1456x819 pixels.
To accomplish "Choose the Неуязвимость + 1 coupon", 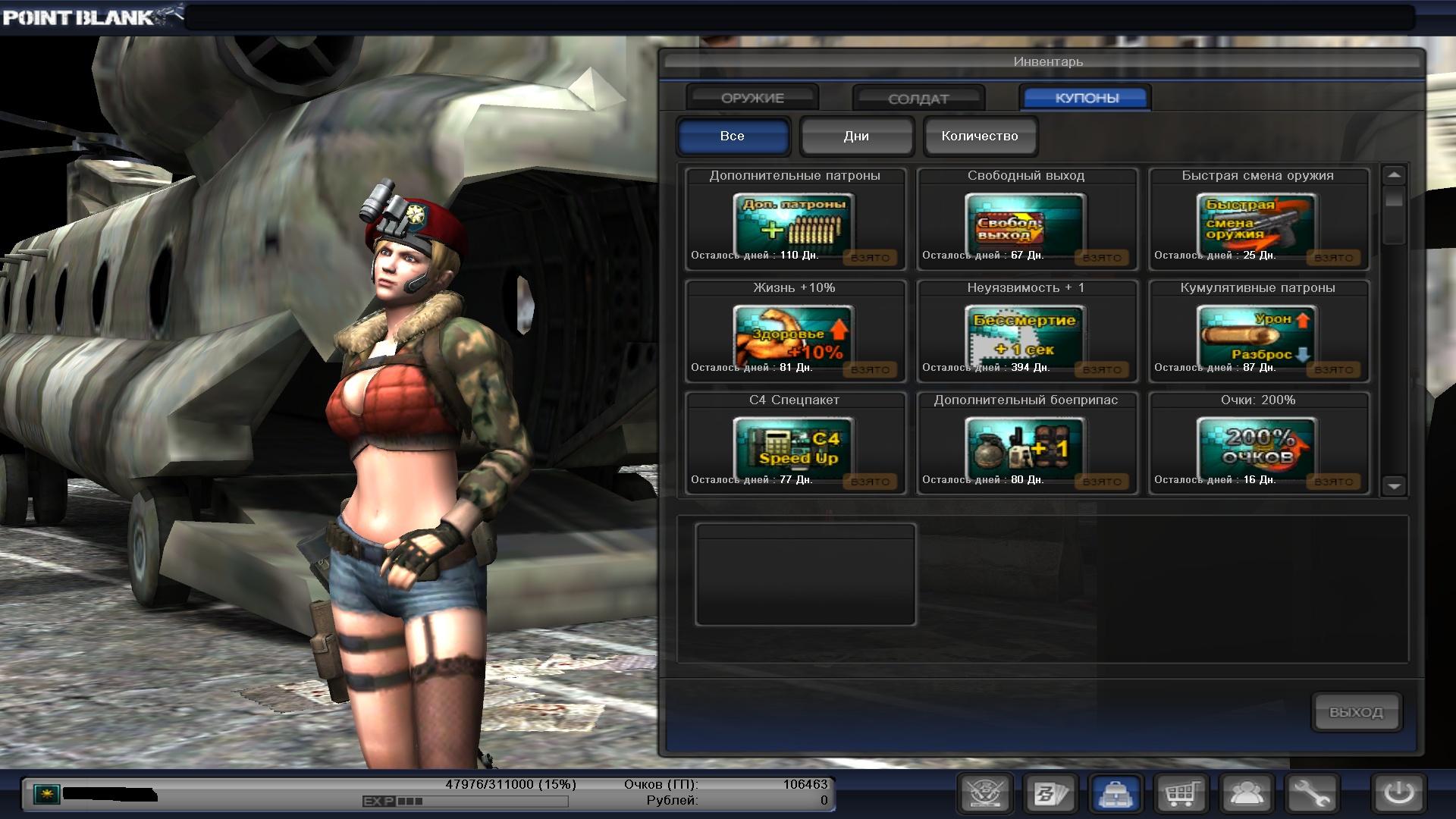I will 1026,332.
